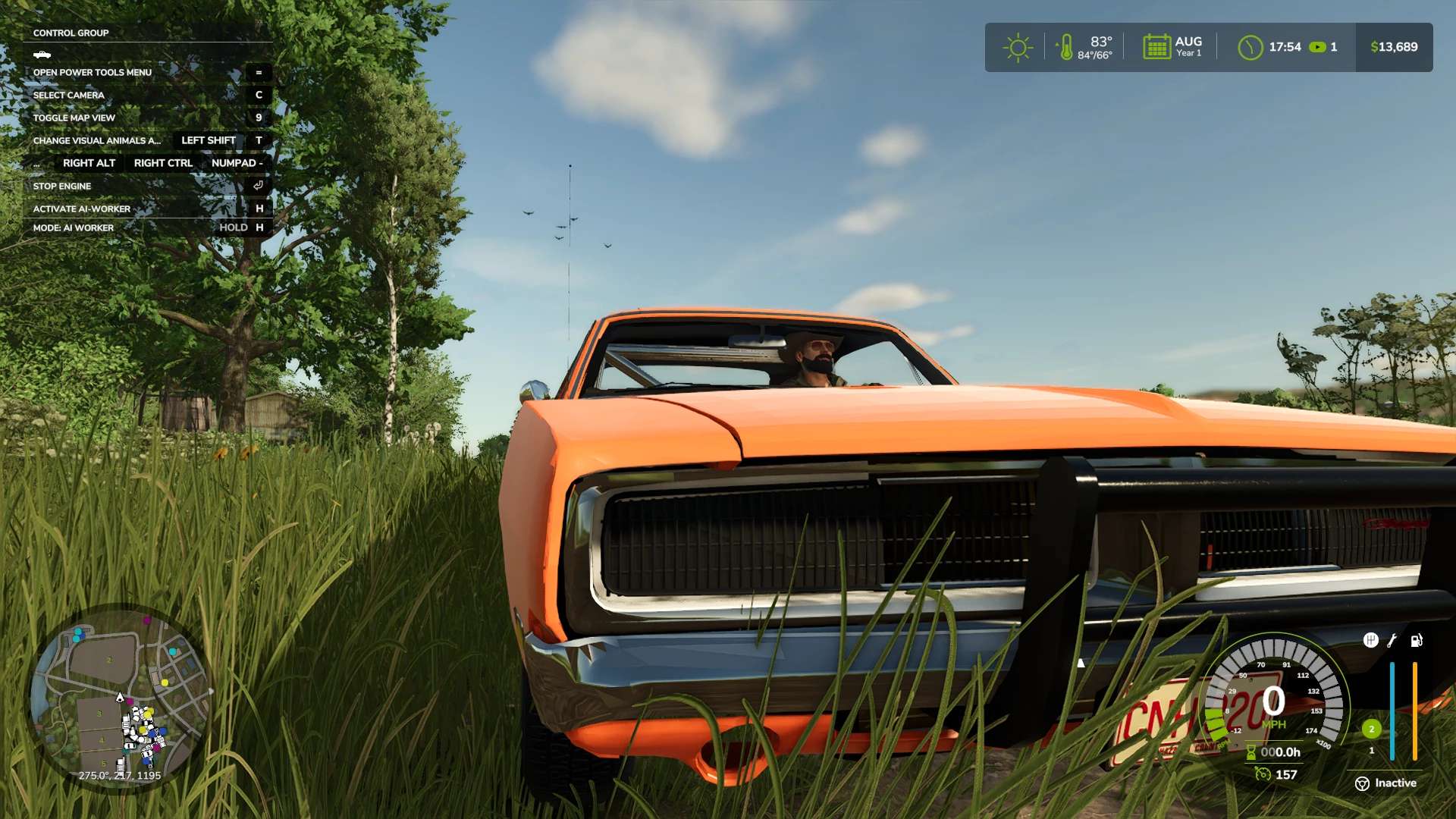Screen dimensions: 1456x819
Task: Click the steering wheel Inactive indicator
Action: click(1363, 783)
